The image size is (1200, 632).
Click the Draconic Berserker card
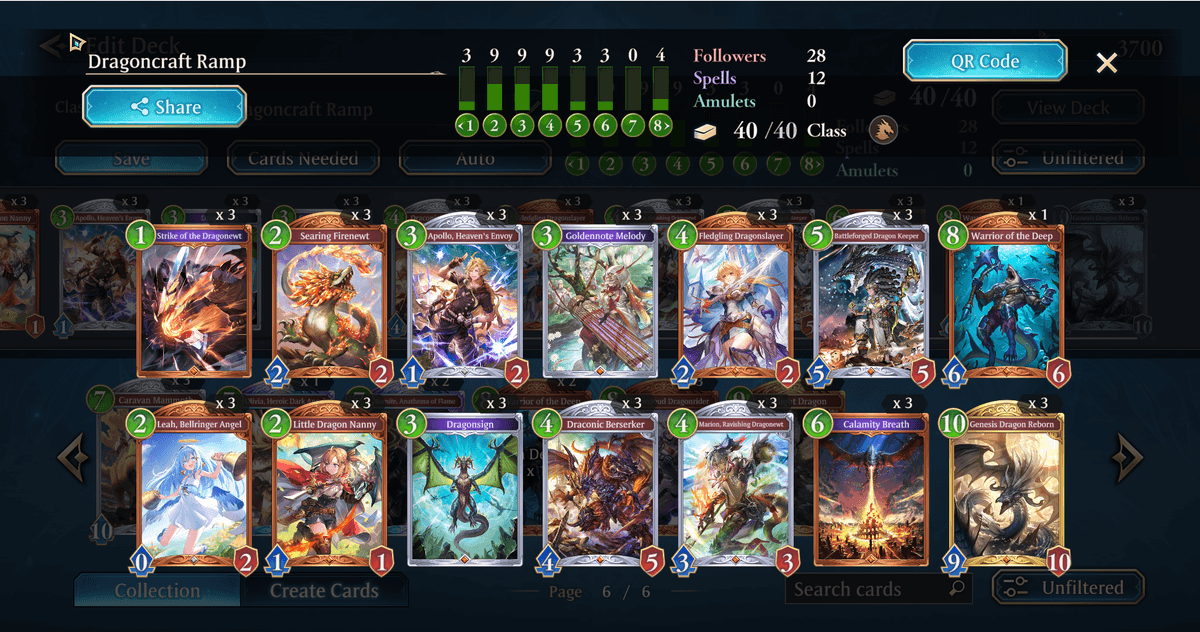click(600, 488)
